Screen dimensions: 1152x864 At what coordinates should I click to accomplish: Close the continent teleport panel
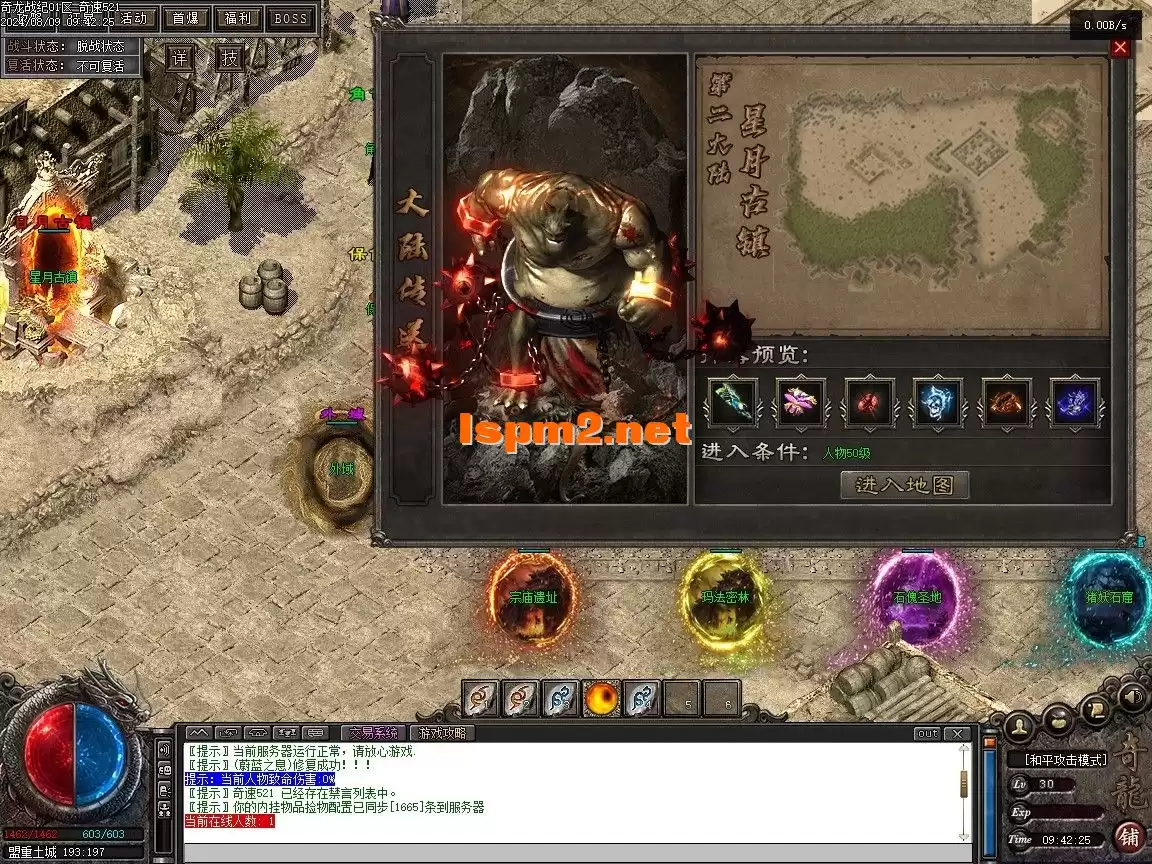pos(1120,47)
